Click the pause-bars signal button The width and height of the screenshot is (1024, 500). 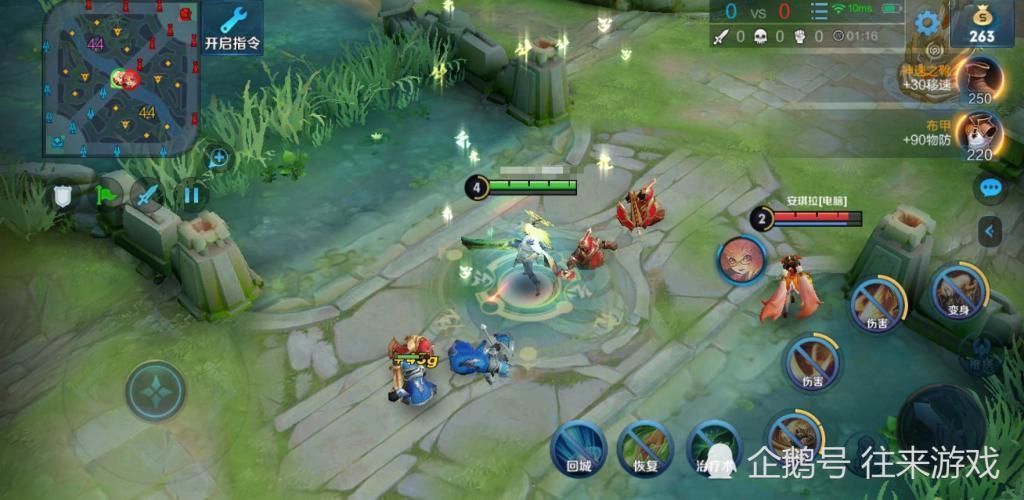pyautogui.click(x=191, y=195)
